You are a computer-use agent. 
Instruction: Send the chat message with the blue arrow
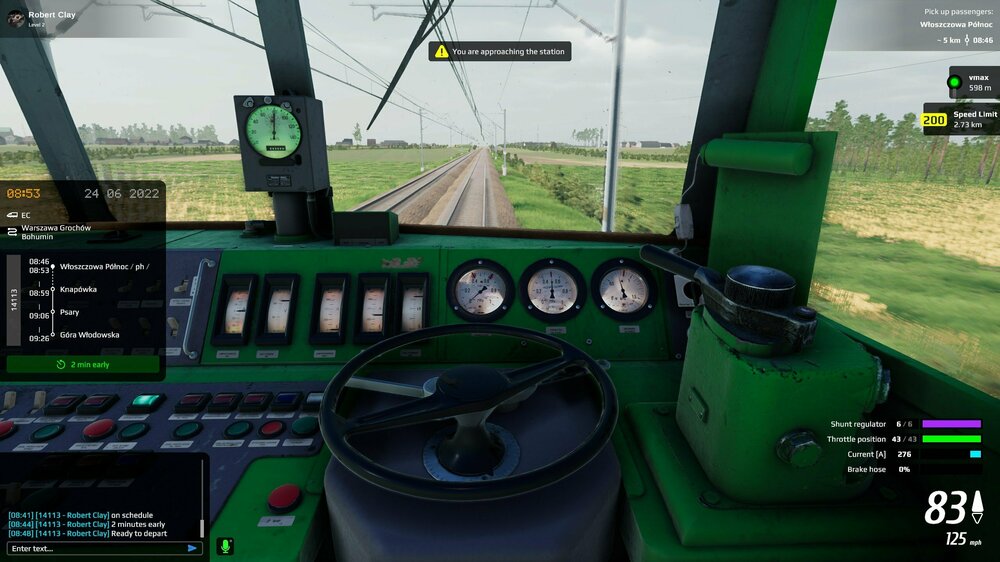[x=192, y=548]
